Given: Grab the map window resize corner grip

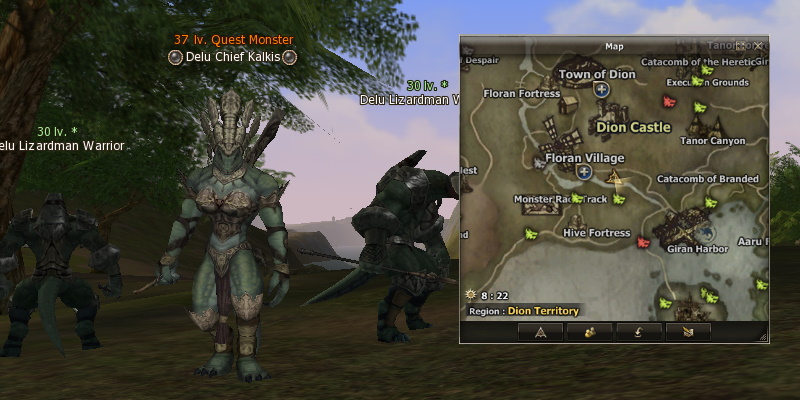Looking at the screenshot, I should coord(765,340).
